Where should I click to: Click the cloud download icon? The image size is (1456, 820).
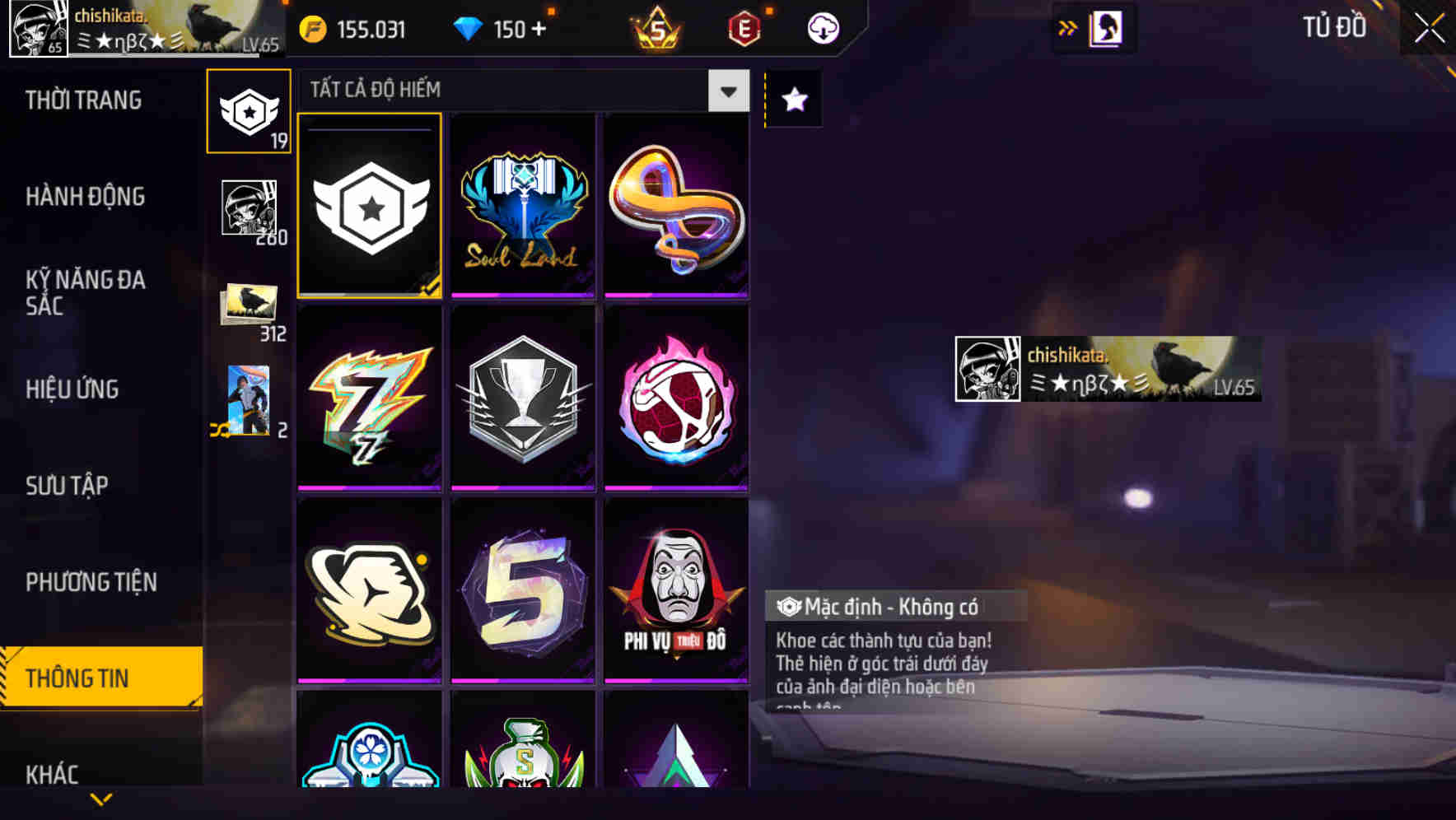(821, 29)
